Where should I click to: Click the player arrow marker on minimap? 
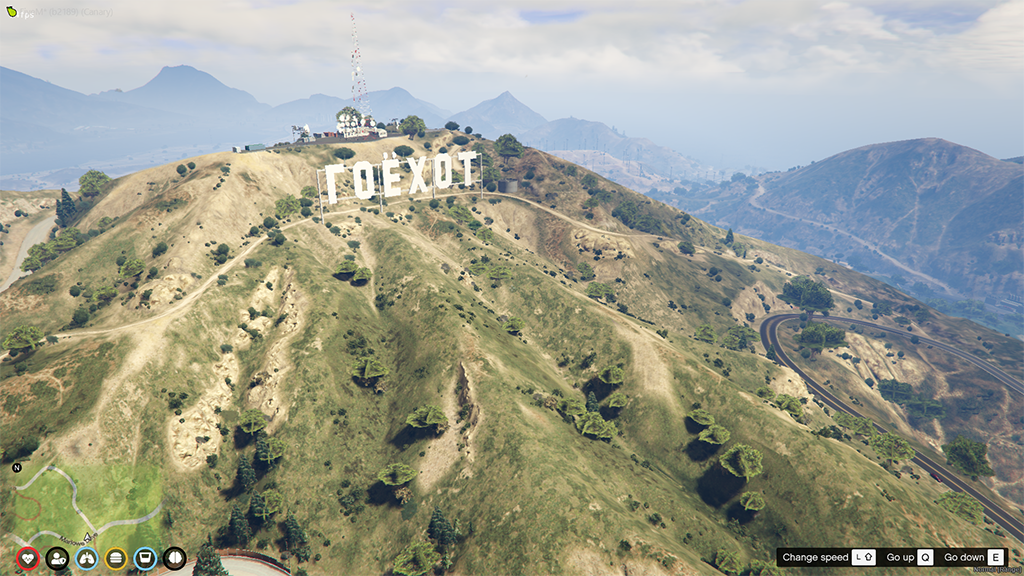88,537
